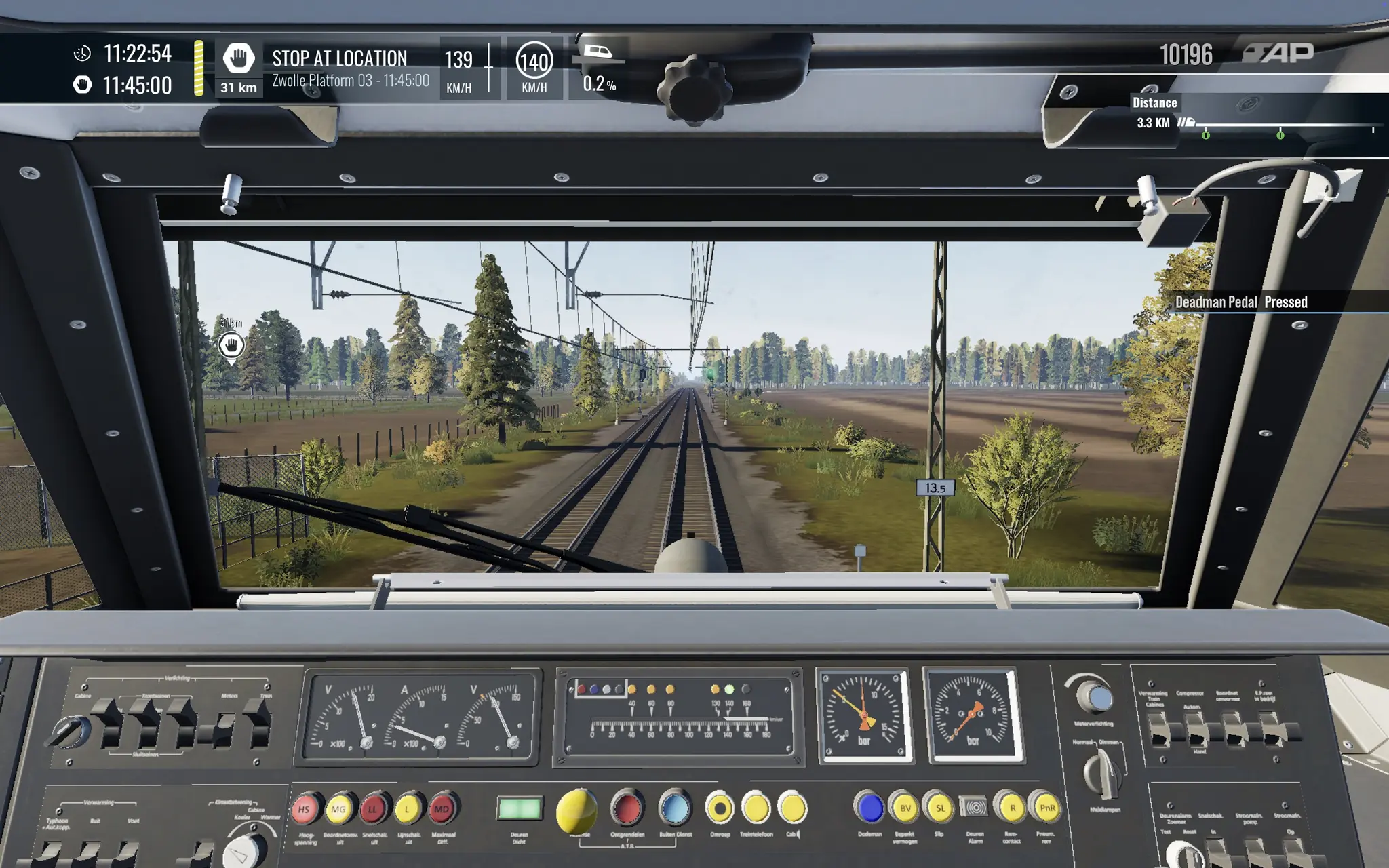Push the yellow BV Beperkt vermogen button
Image resolution: width=1389 pixels, height=868 pixels.
905,808
